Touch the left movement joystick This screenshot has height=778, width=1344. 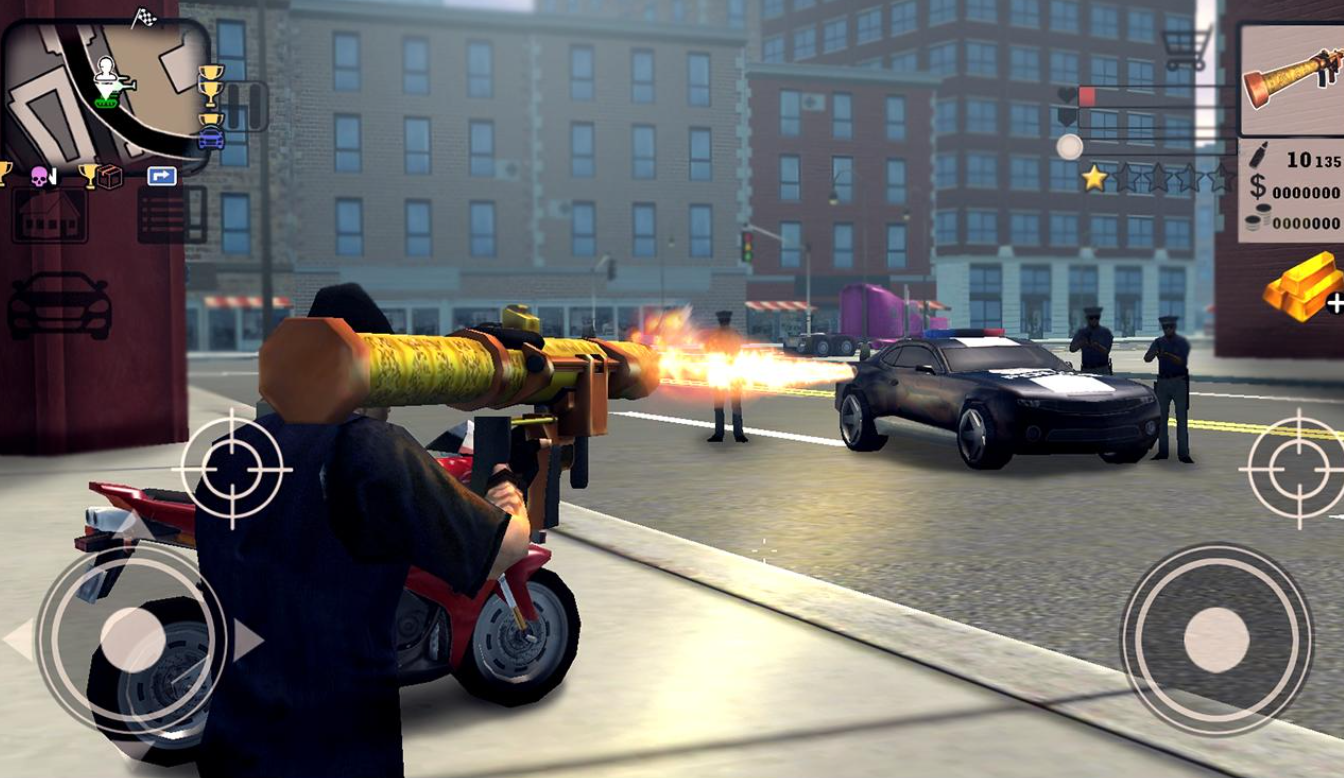tap(132, 640)
